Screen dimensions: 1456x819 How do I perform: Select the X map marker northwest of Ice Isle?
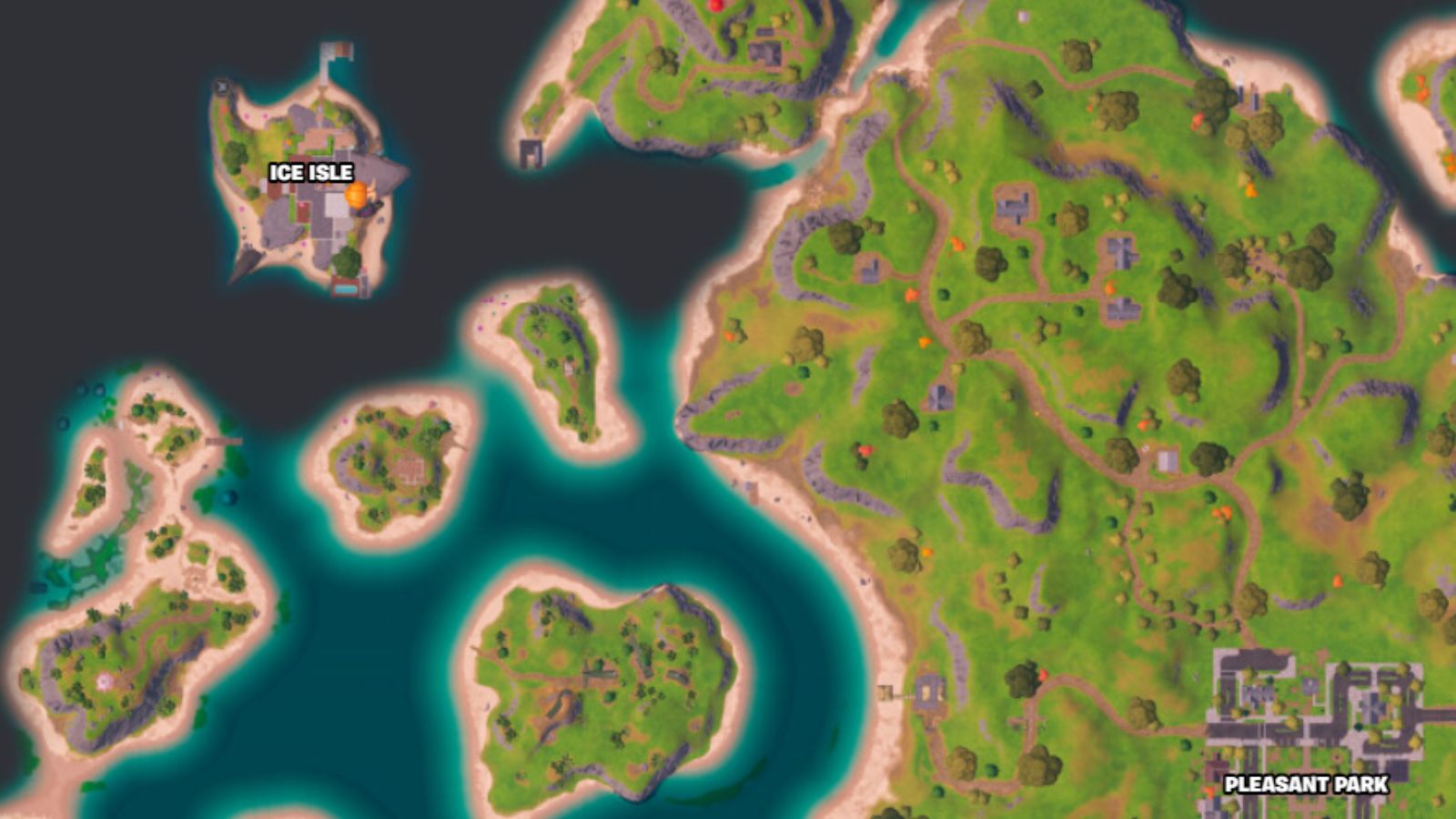coord(221,87)
